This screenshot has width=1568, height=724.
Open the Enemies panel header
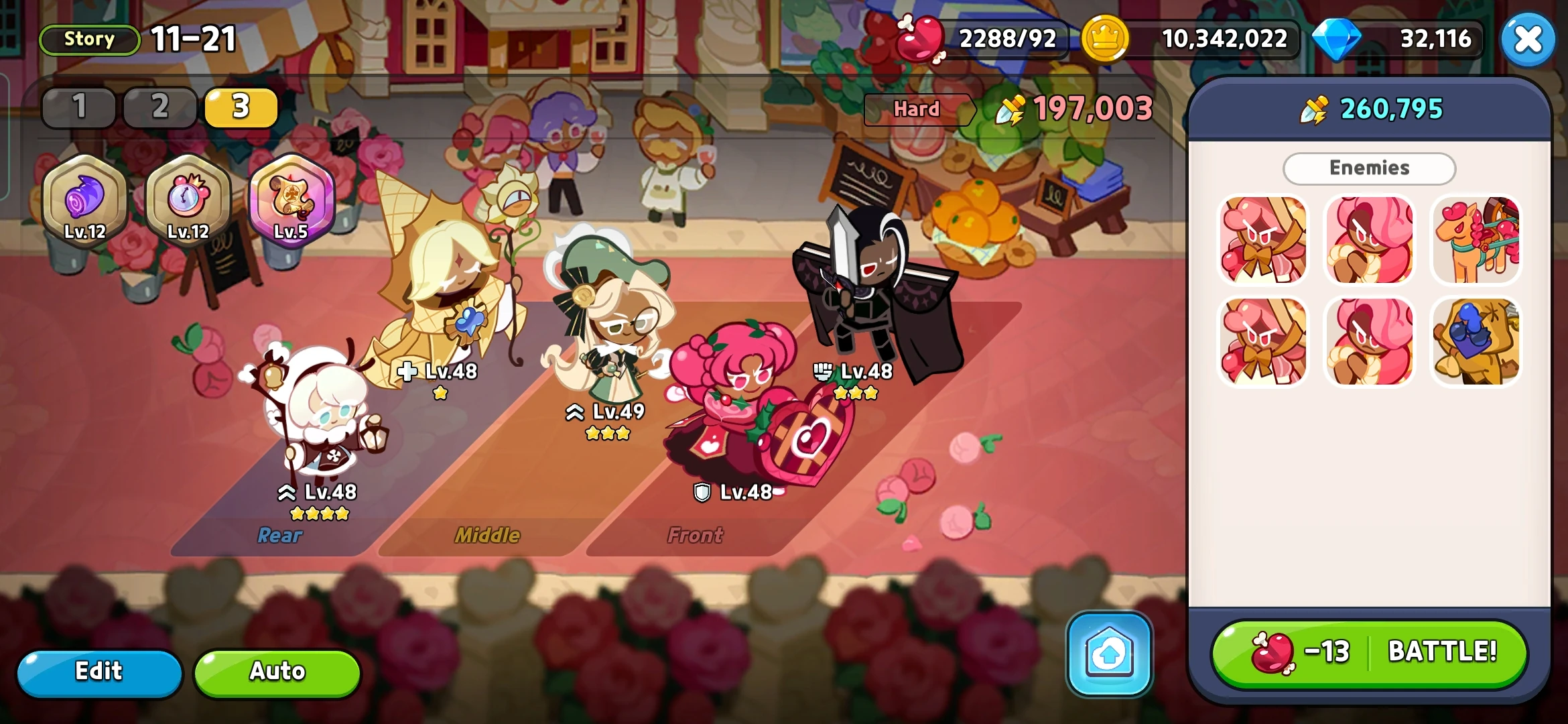1369,168
